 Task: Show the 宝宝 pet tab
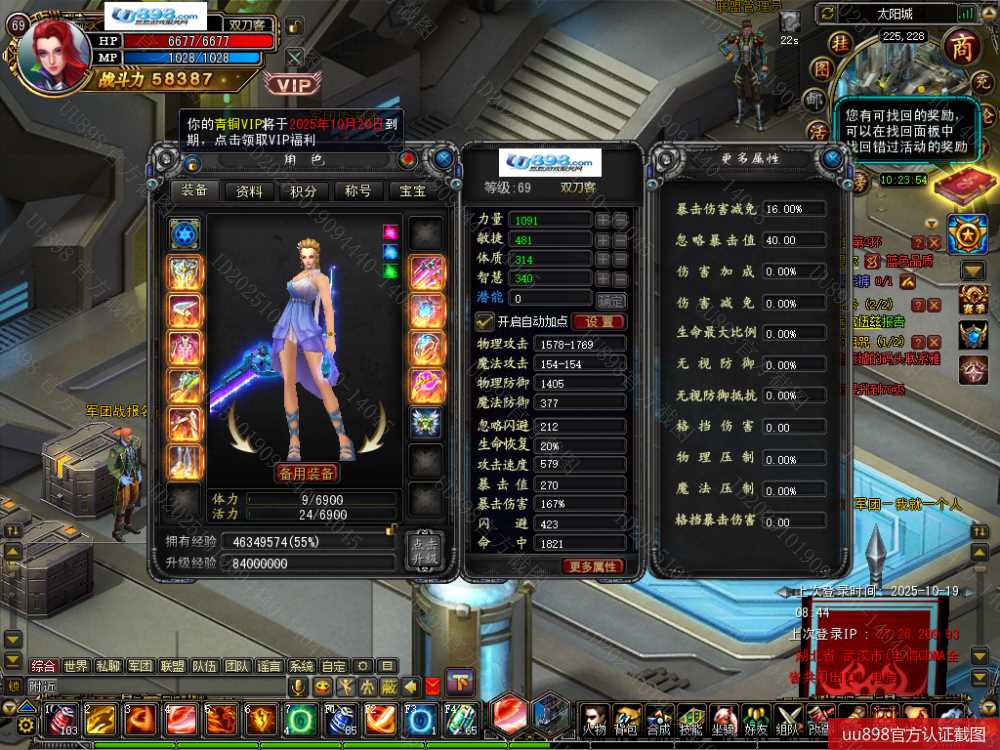[412, 191]
